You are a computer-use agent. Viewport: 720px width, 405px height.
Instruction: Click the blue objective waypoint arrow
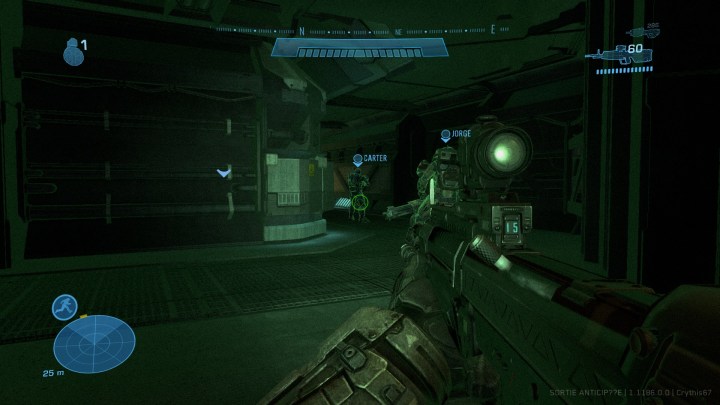pos(224,173)
